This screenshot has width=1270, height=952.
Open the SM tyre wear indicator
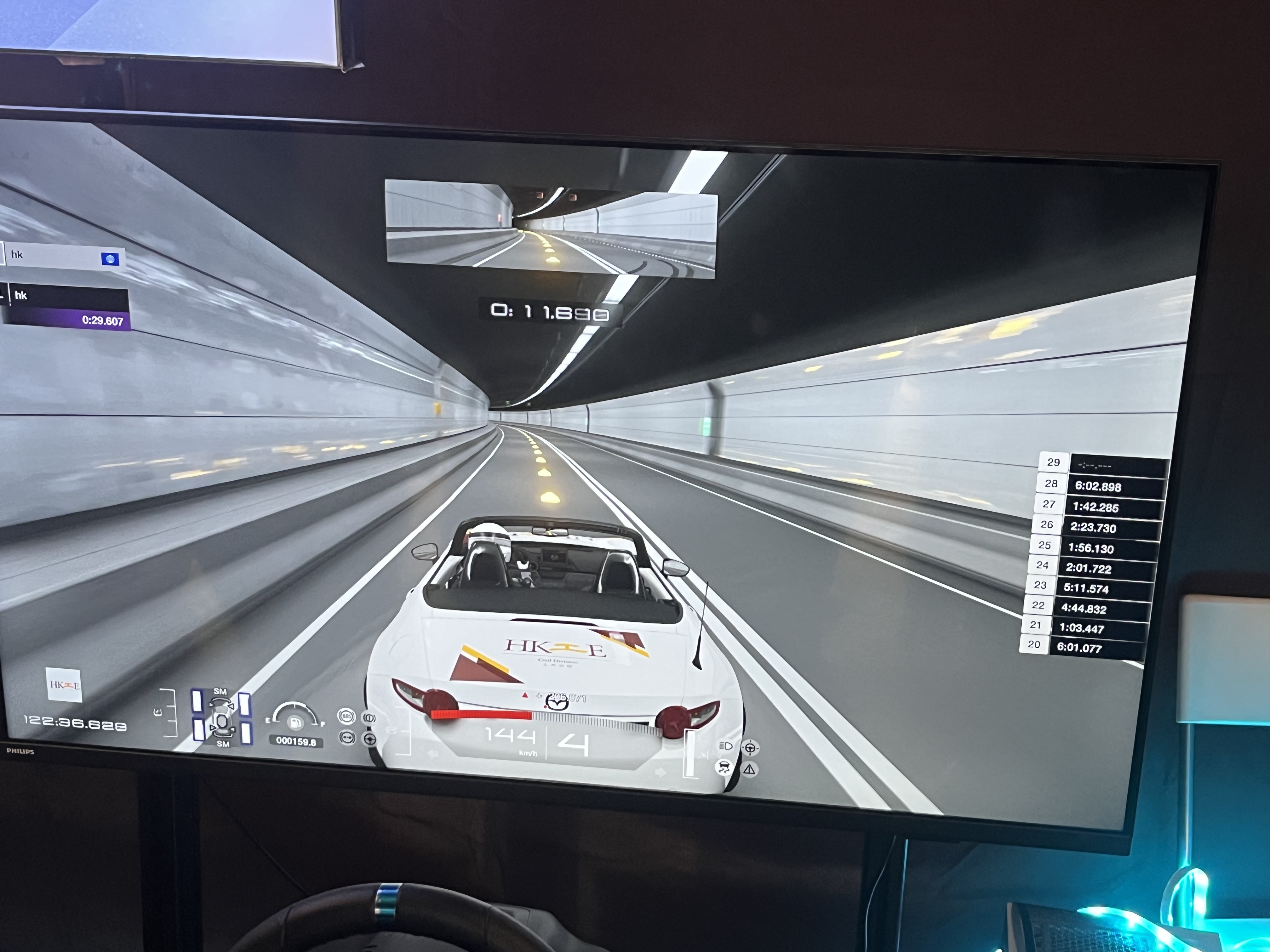(x=222, y=717)
